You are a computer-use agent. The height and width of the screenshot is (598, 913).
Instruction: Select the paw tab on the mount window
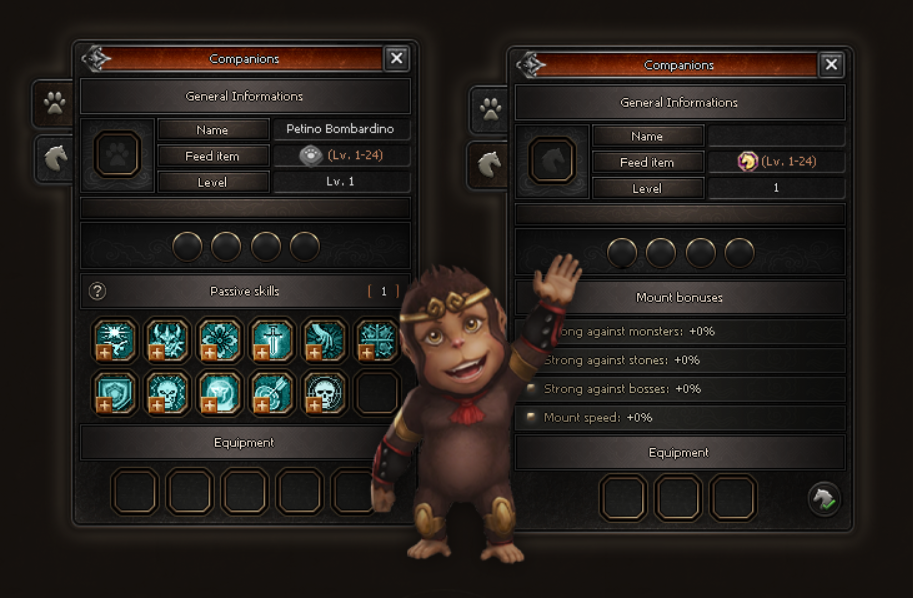point(490,108)
